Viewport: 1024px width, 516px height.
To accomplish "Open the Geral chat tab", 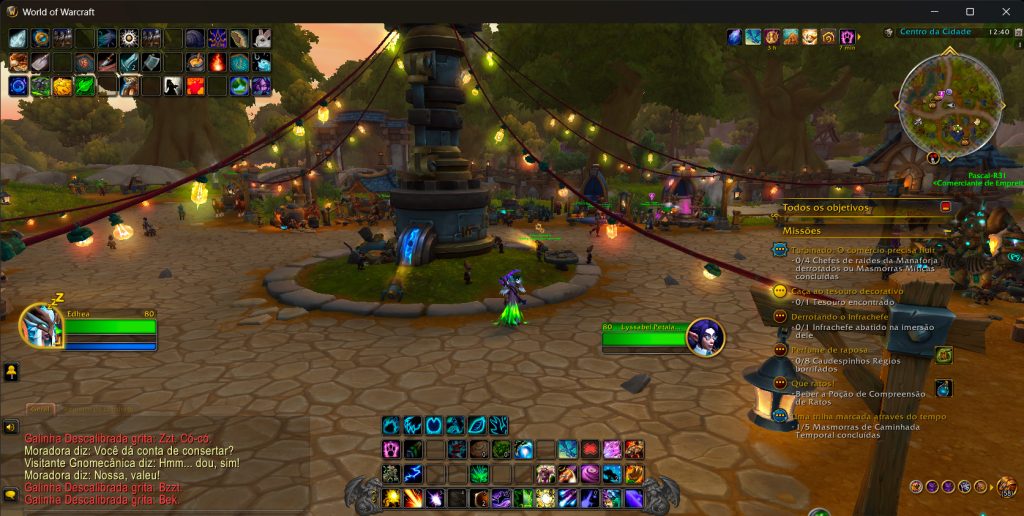I will [40, 409].
